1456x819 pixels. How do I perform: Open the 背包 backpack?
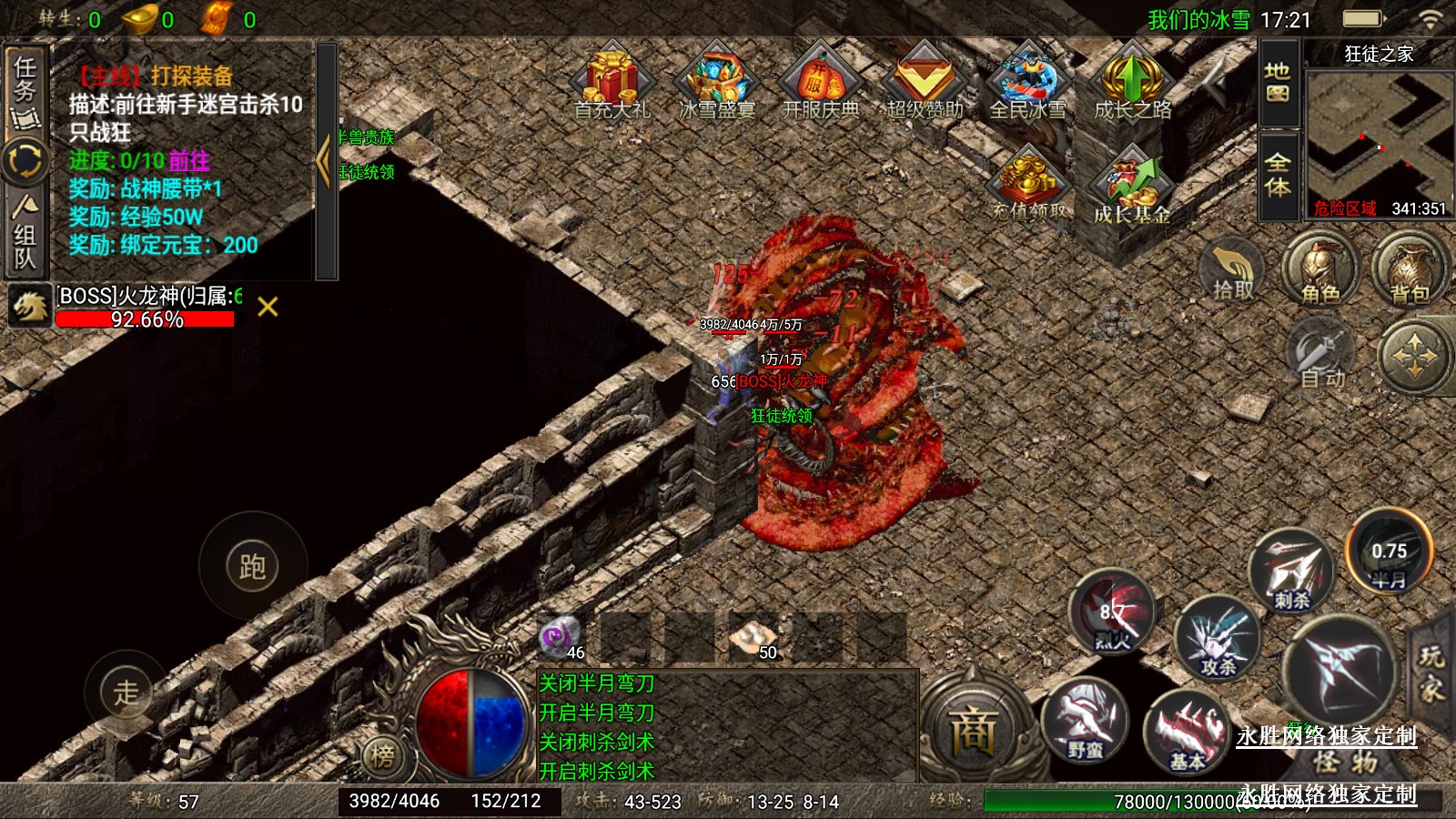[x=1409, y=269]
